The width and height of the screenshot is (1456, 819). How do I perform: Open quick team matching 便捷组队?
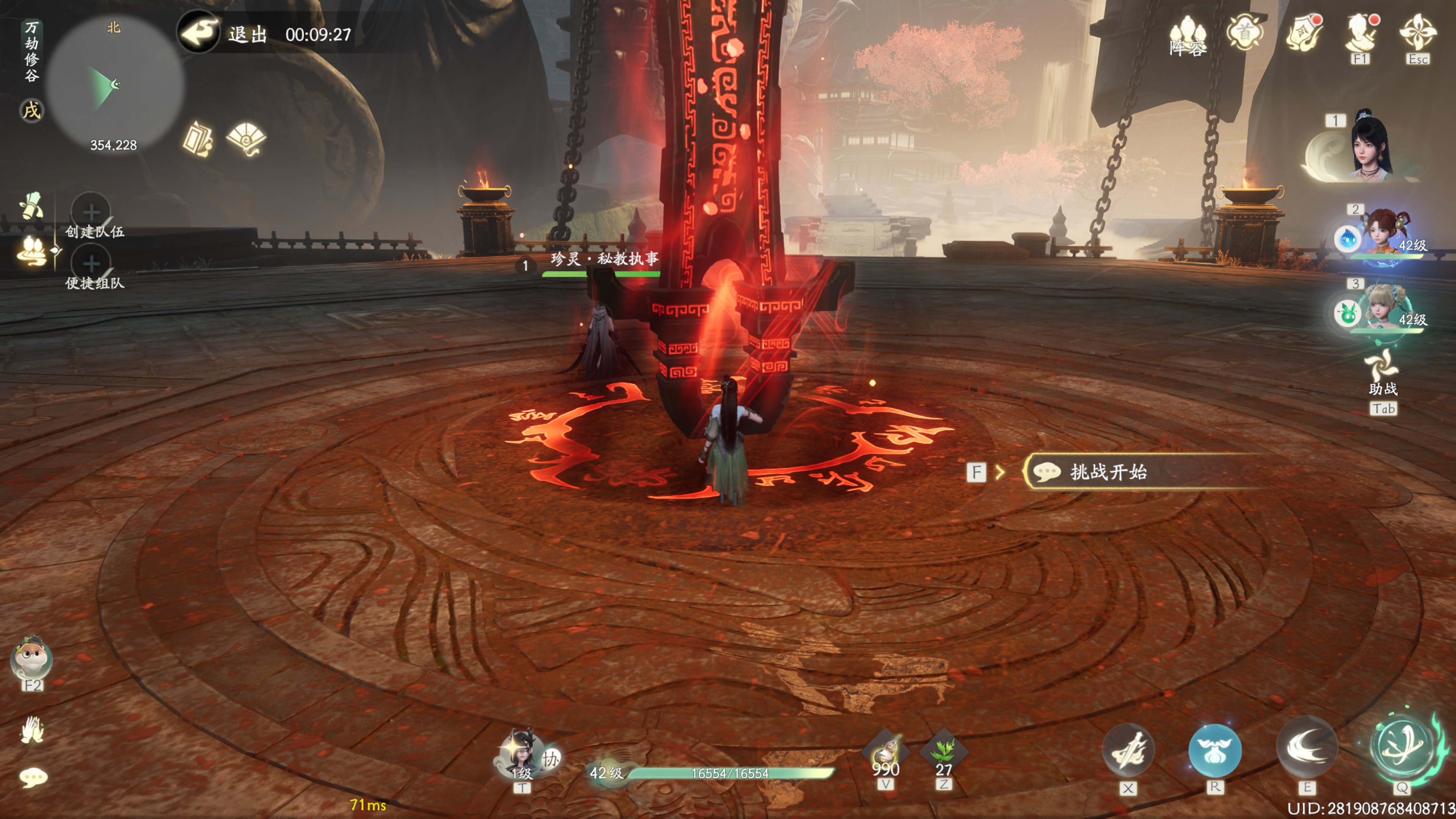coord(91,264)
